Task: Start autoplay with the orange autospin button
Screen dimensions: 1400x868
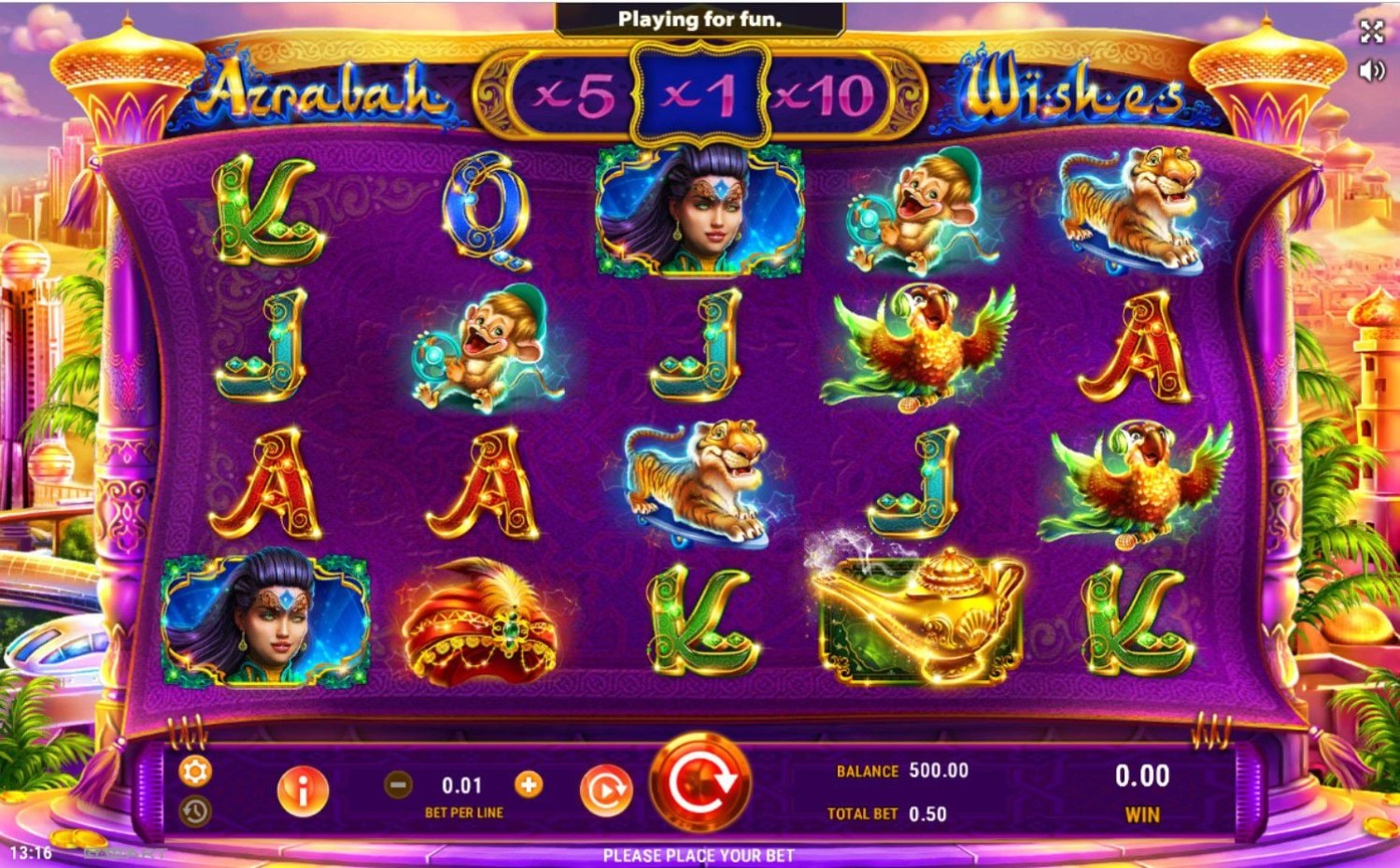Action: [604, 790]
